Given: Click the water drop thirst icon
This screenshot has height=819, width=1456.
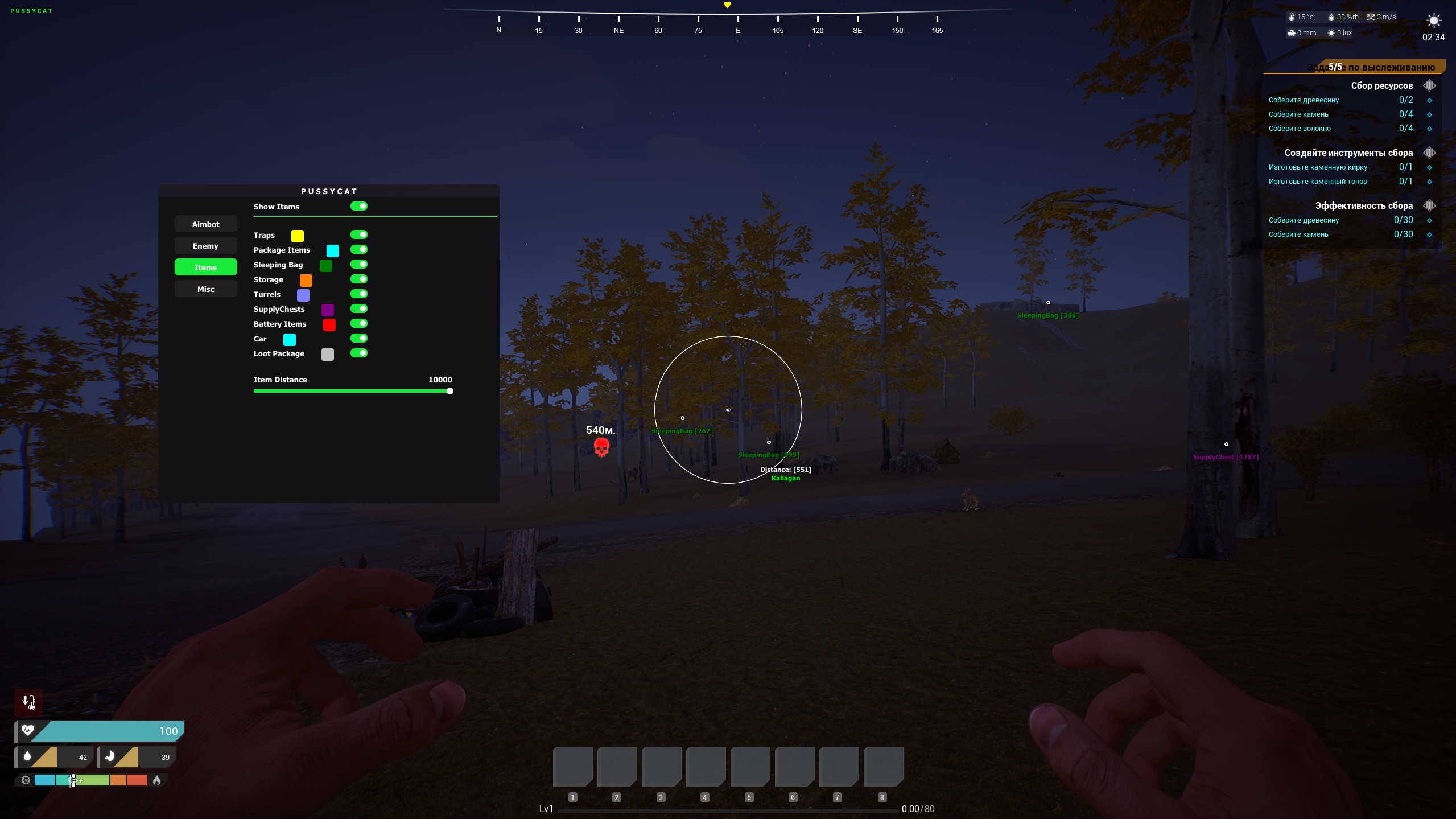Looking at the screenshot, I should [27, 756].
